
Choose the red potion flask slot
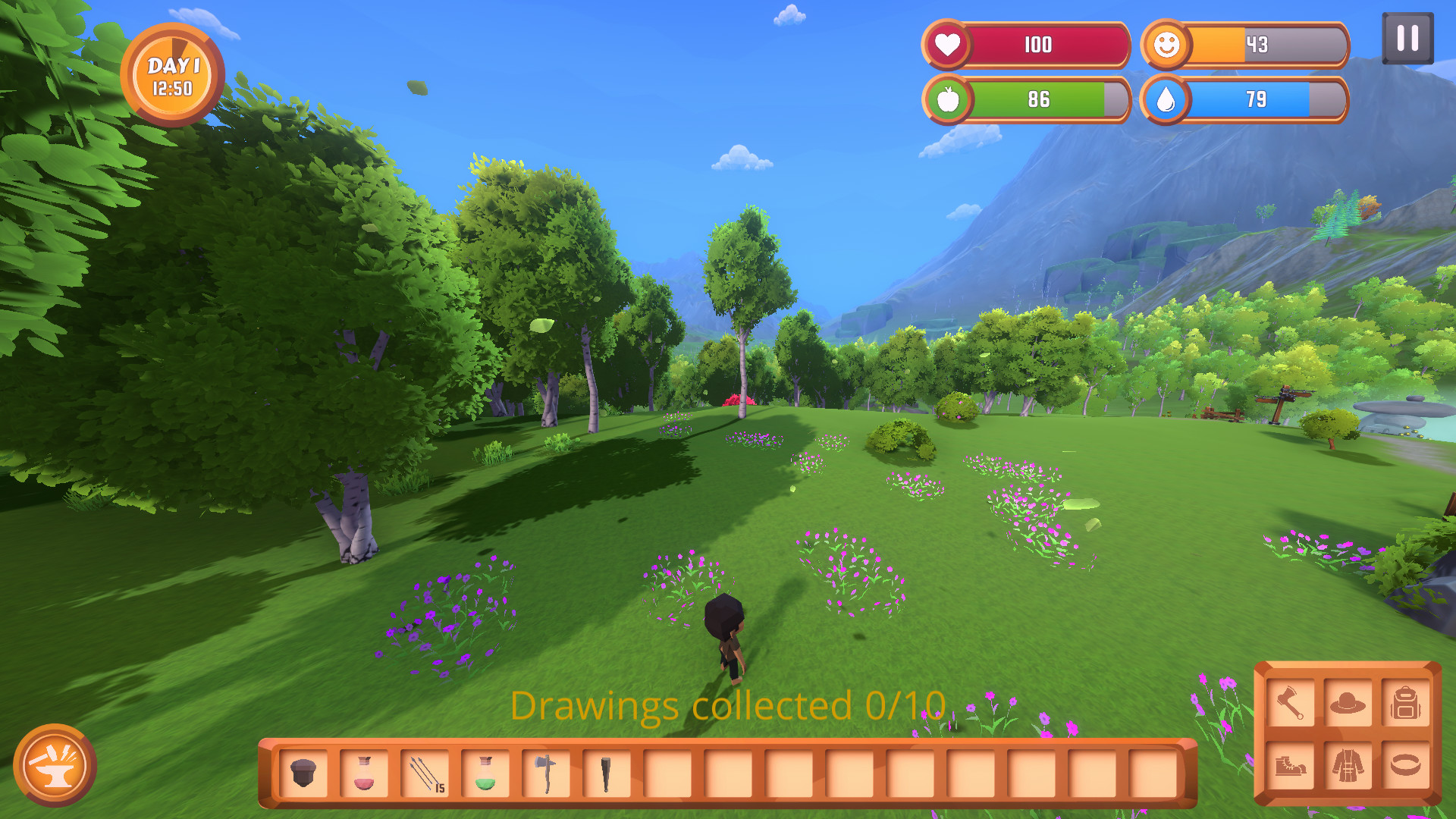[364, 773]
